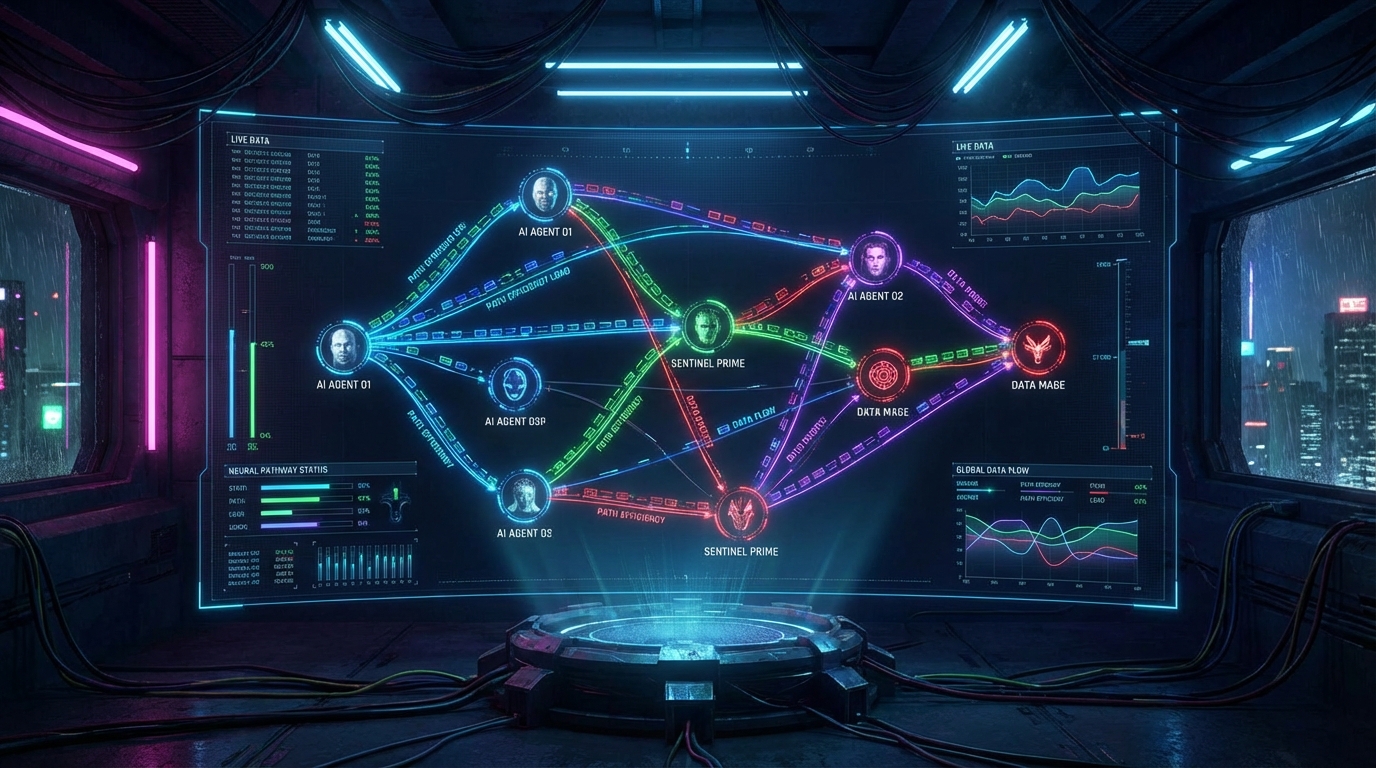Pick the red Sentinel Prime node
Screen dimensions: 1376x768
point(742,514)
